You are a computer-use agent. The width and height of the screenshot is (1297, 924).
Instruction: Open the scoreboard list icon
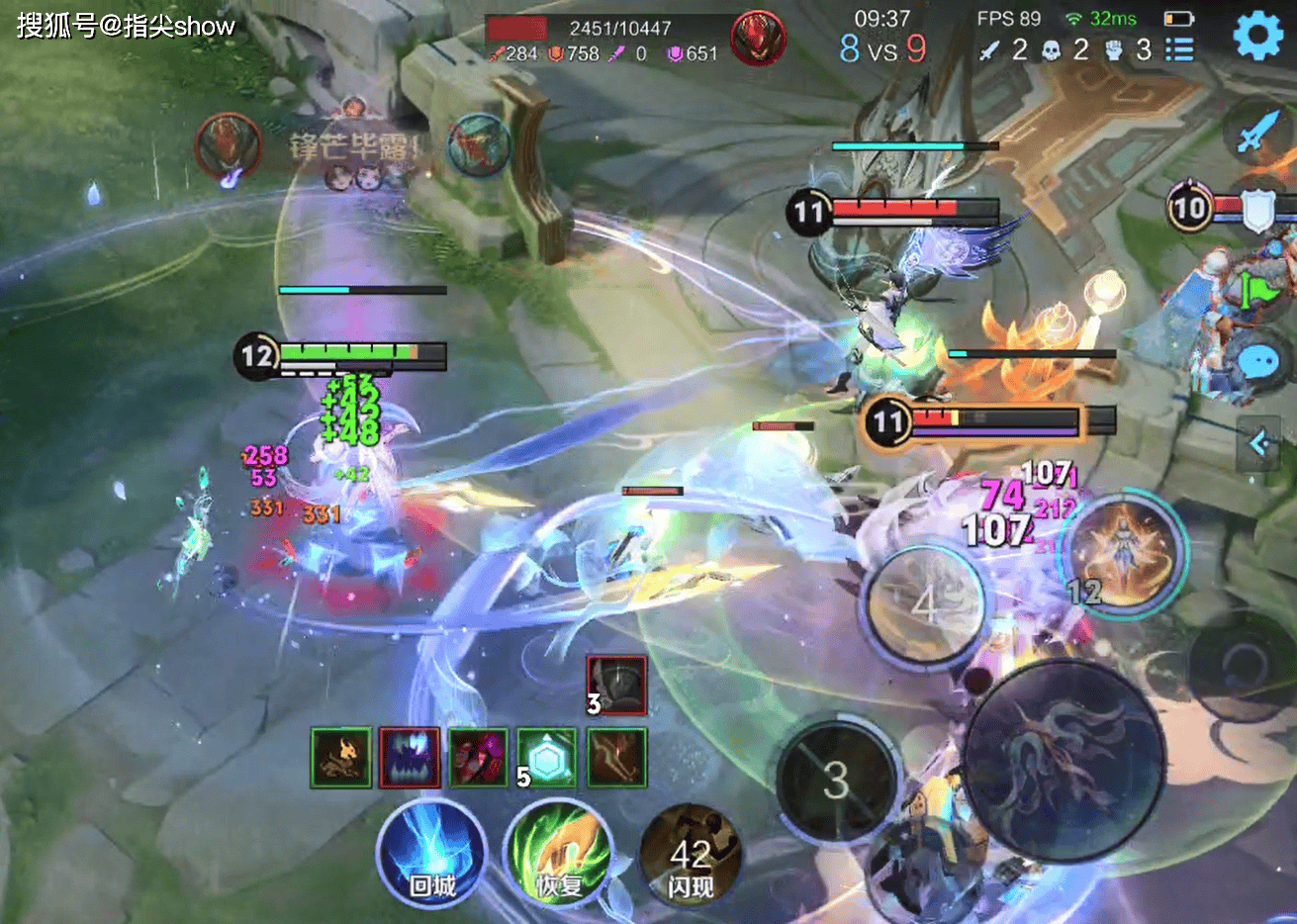coord(1179,49)
